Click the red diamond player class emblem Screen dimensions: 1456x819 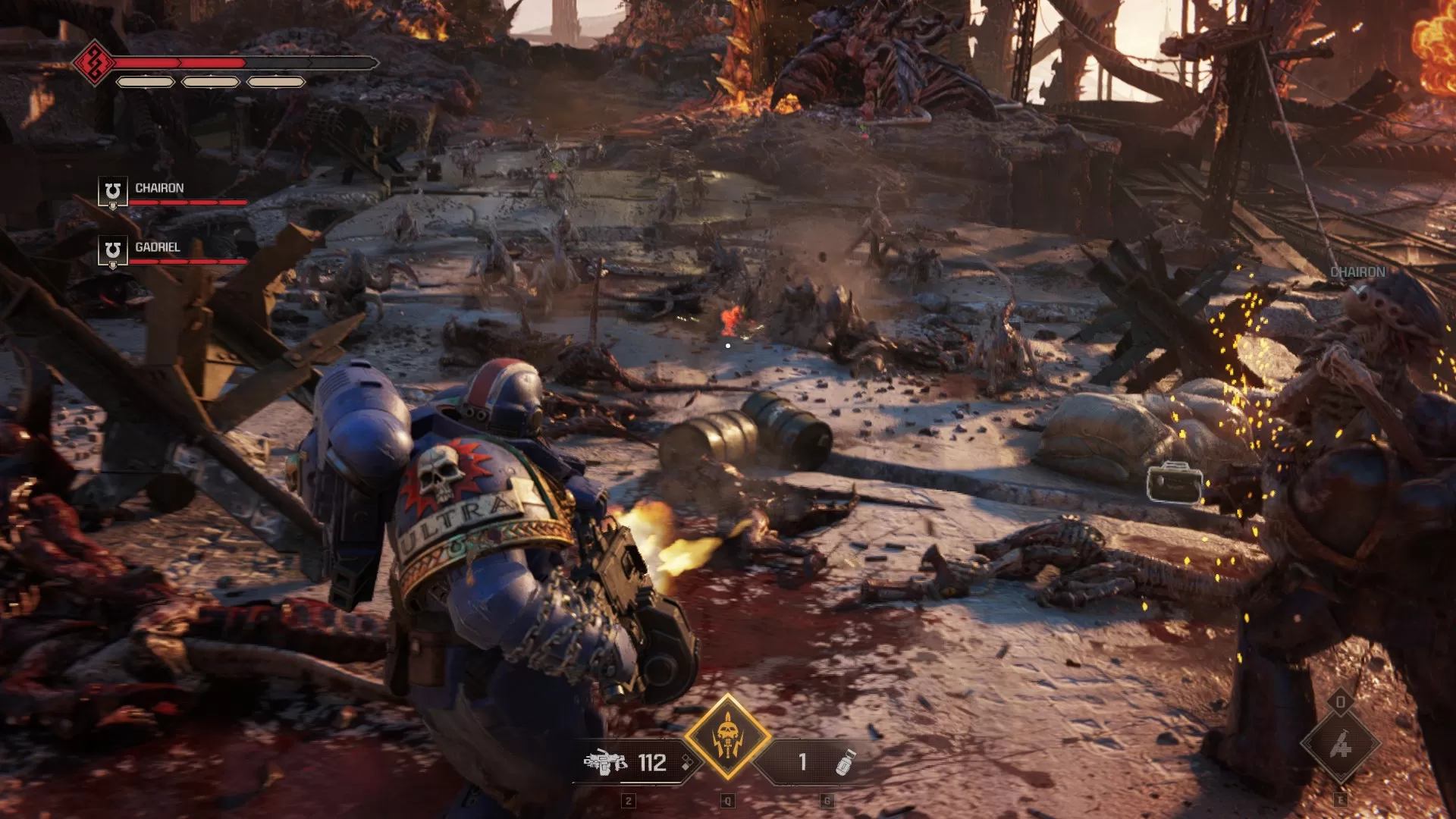point(95,63)
